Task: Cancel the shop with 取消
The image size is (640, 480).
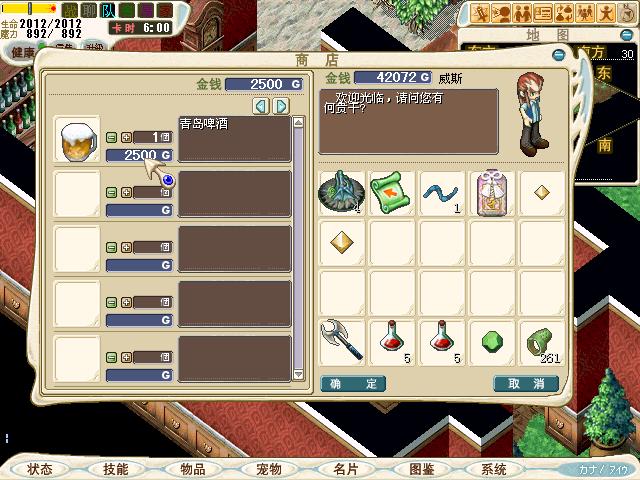Action: pyautogui.click(x=525, y=383)
